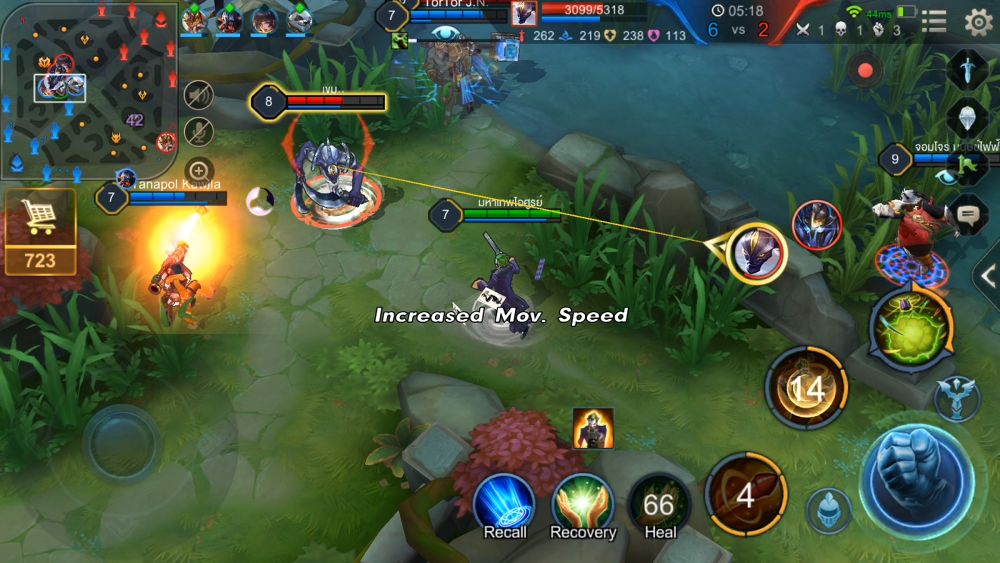Target the gold-framed enemy hero portrait

pos(757,251)
